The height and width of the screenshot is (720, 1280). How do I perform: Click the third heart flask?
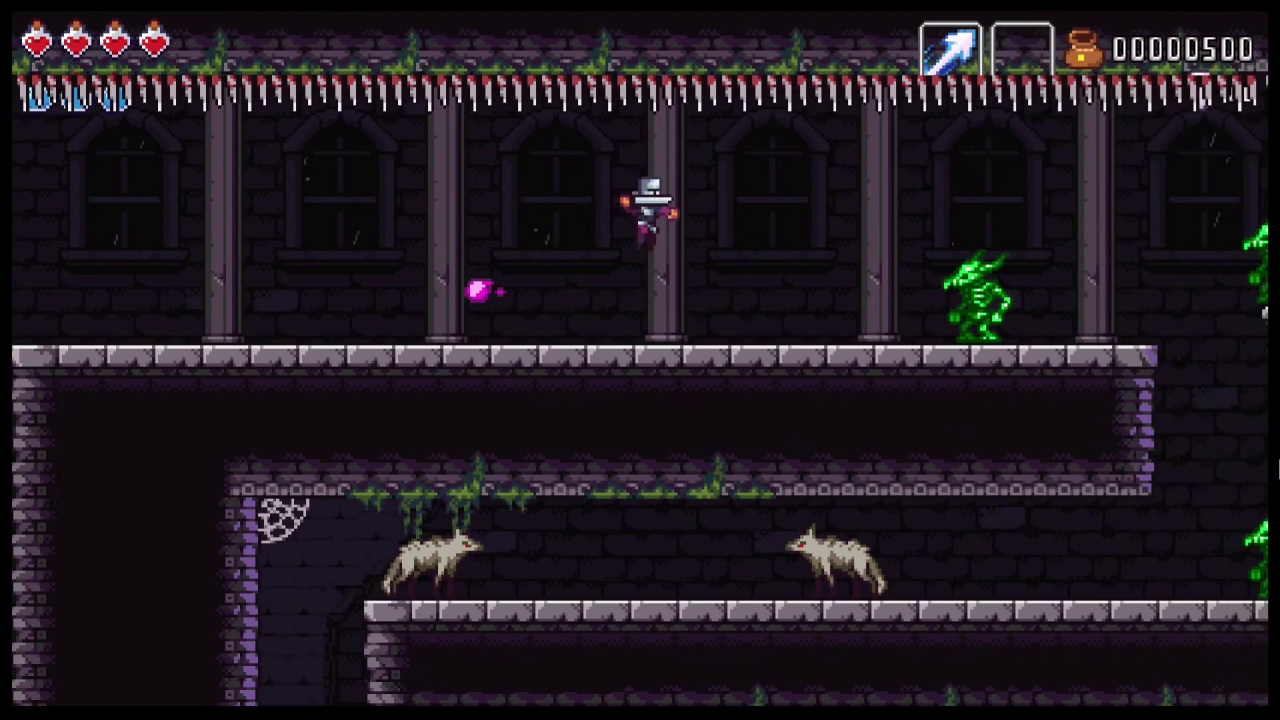(114, 42)
